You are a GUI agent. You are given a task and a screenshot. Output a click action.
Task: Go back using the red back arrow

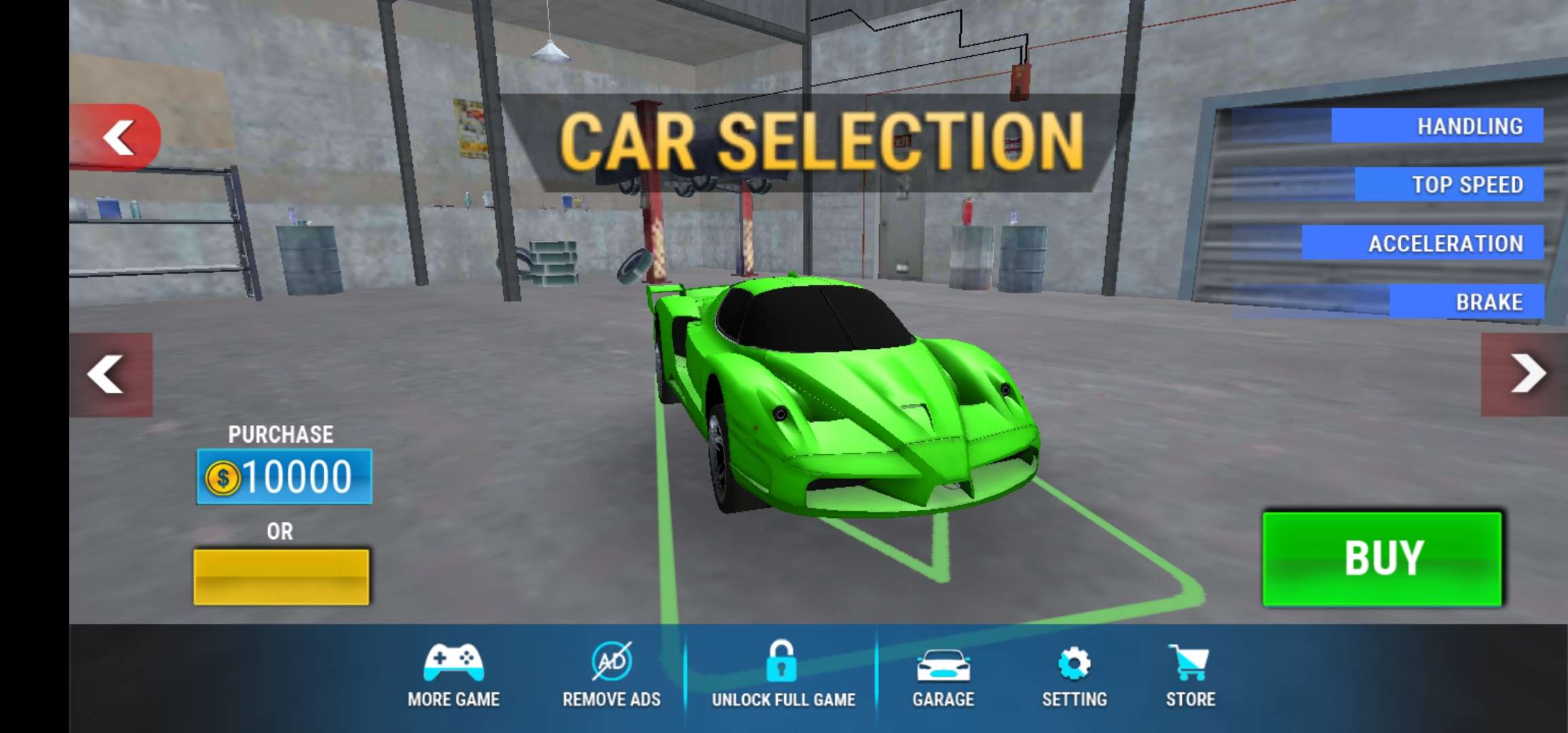117,137
